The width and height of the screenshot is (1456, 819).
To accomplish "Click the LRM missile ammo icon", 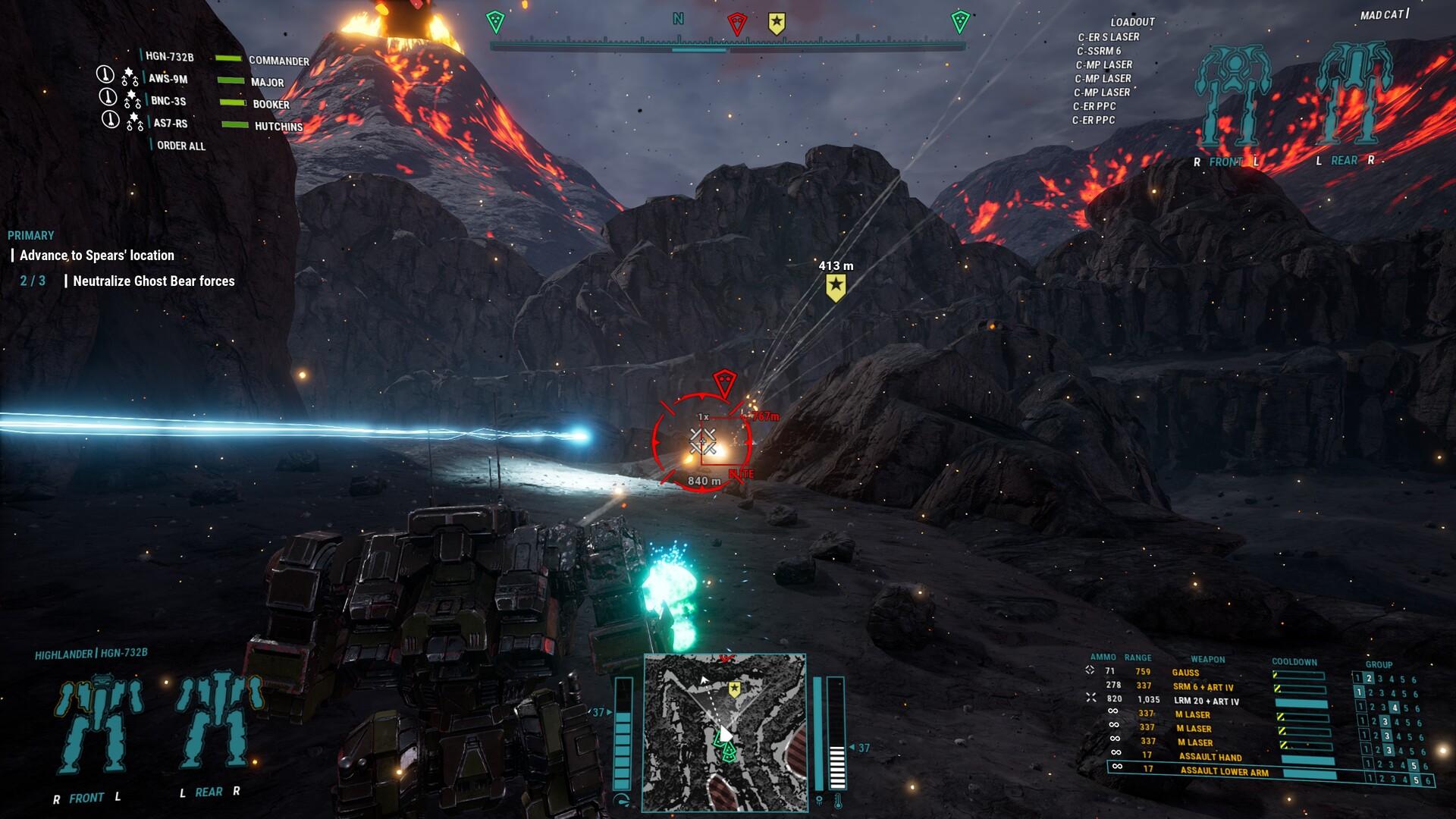I will pos(1090,698).
